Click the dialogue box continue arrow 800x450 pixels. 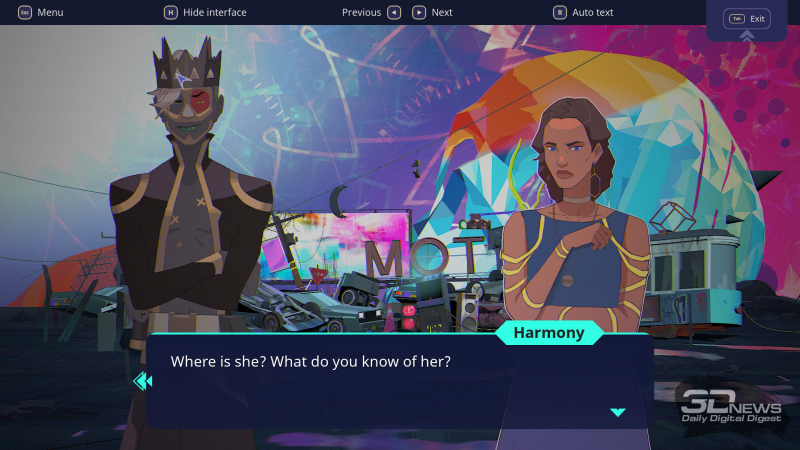(x=617, y=412)
